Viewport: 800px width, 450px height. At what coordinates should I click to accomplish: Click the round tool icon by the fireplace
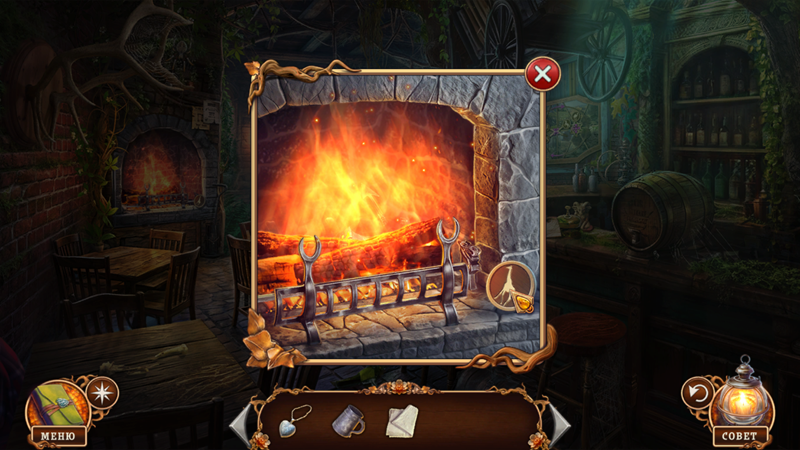[510, 287]
